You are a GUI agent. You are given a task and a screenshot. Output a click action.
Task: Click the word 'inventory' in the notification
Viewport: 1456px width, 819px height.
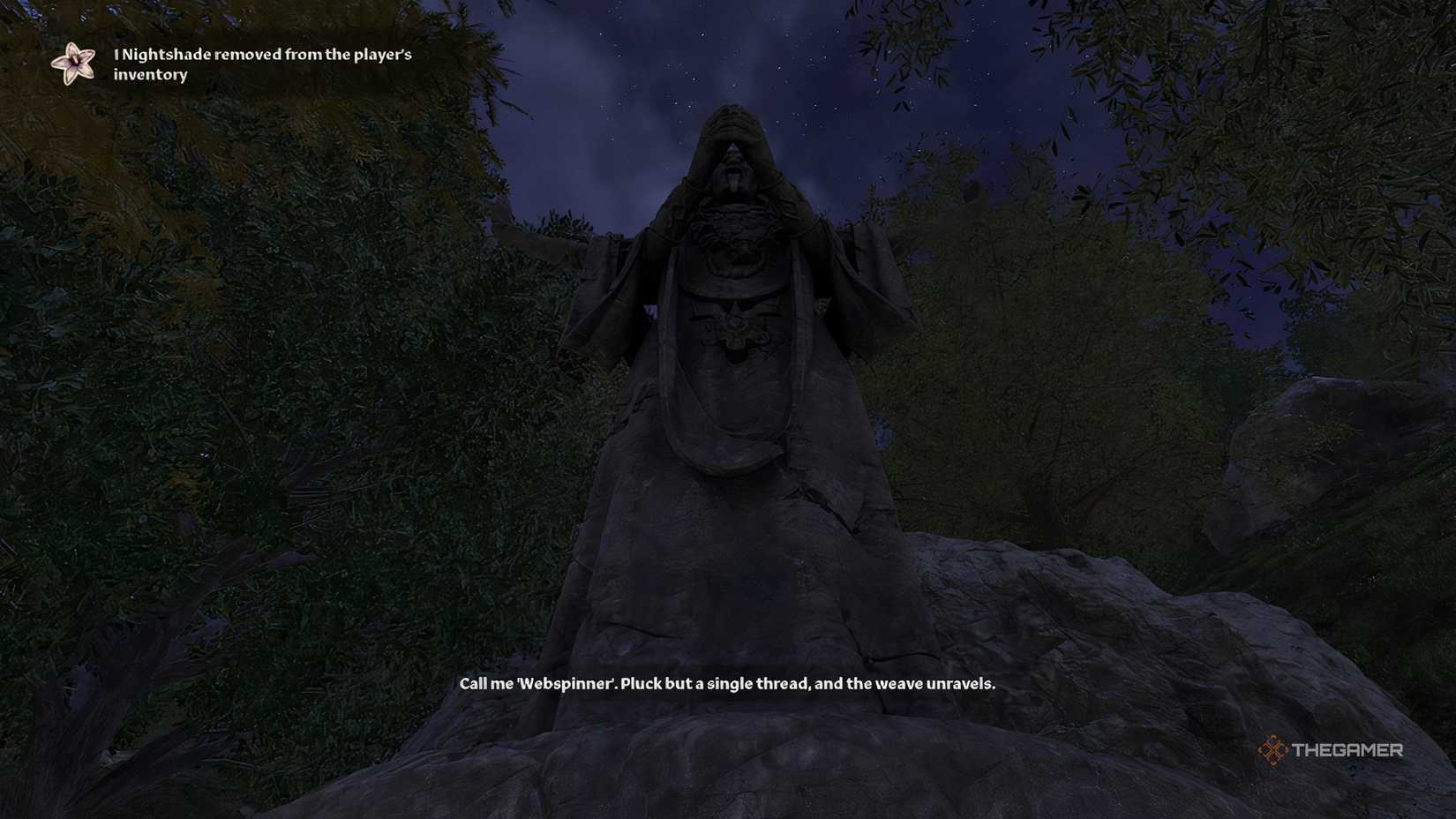point(149,75)
